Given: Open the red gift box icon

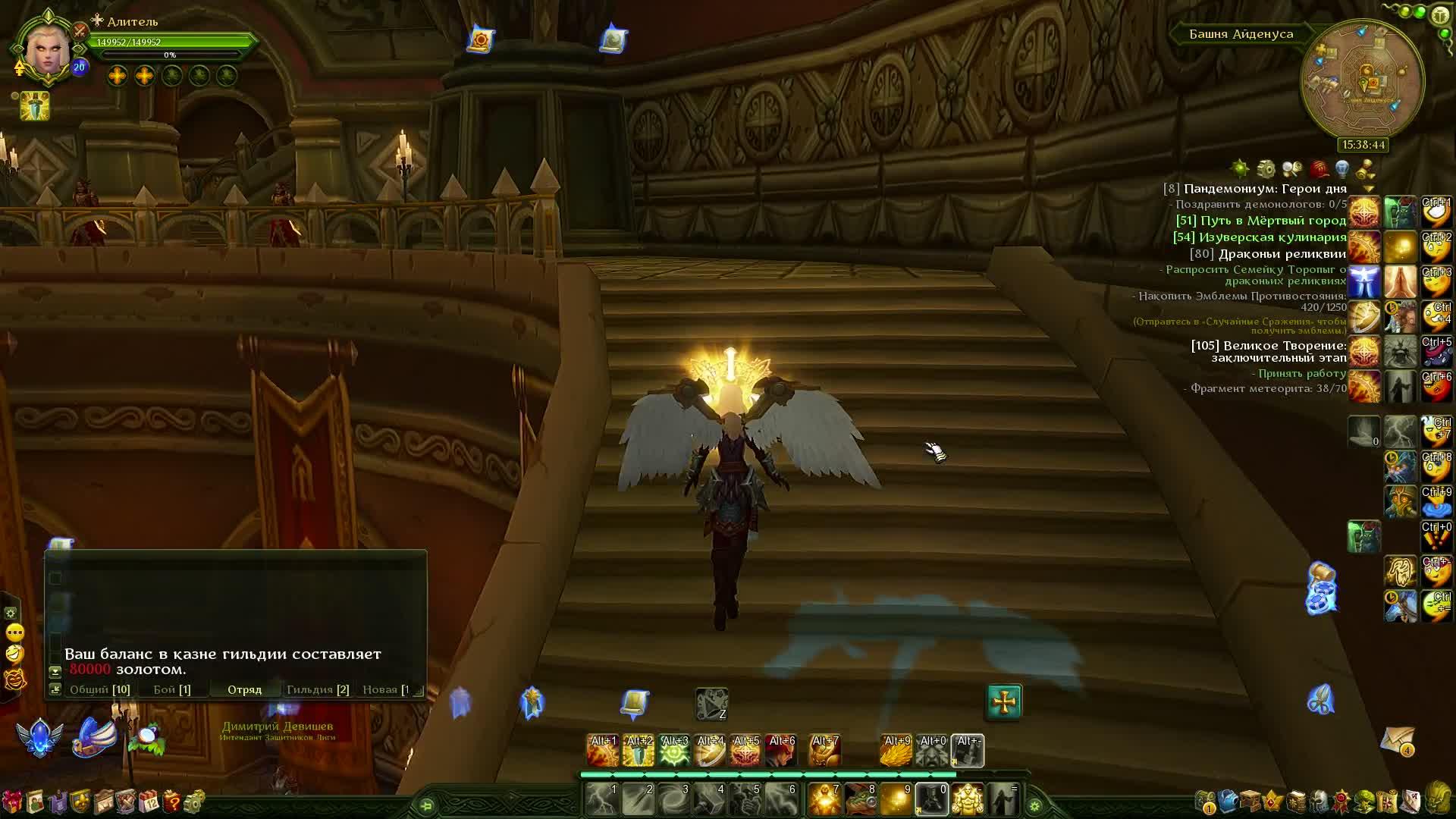Looking at the screenshot, I should pos(12,801).
